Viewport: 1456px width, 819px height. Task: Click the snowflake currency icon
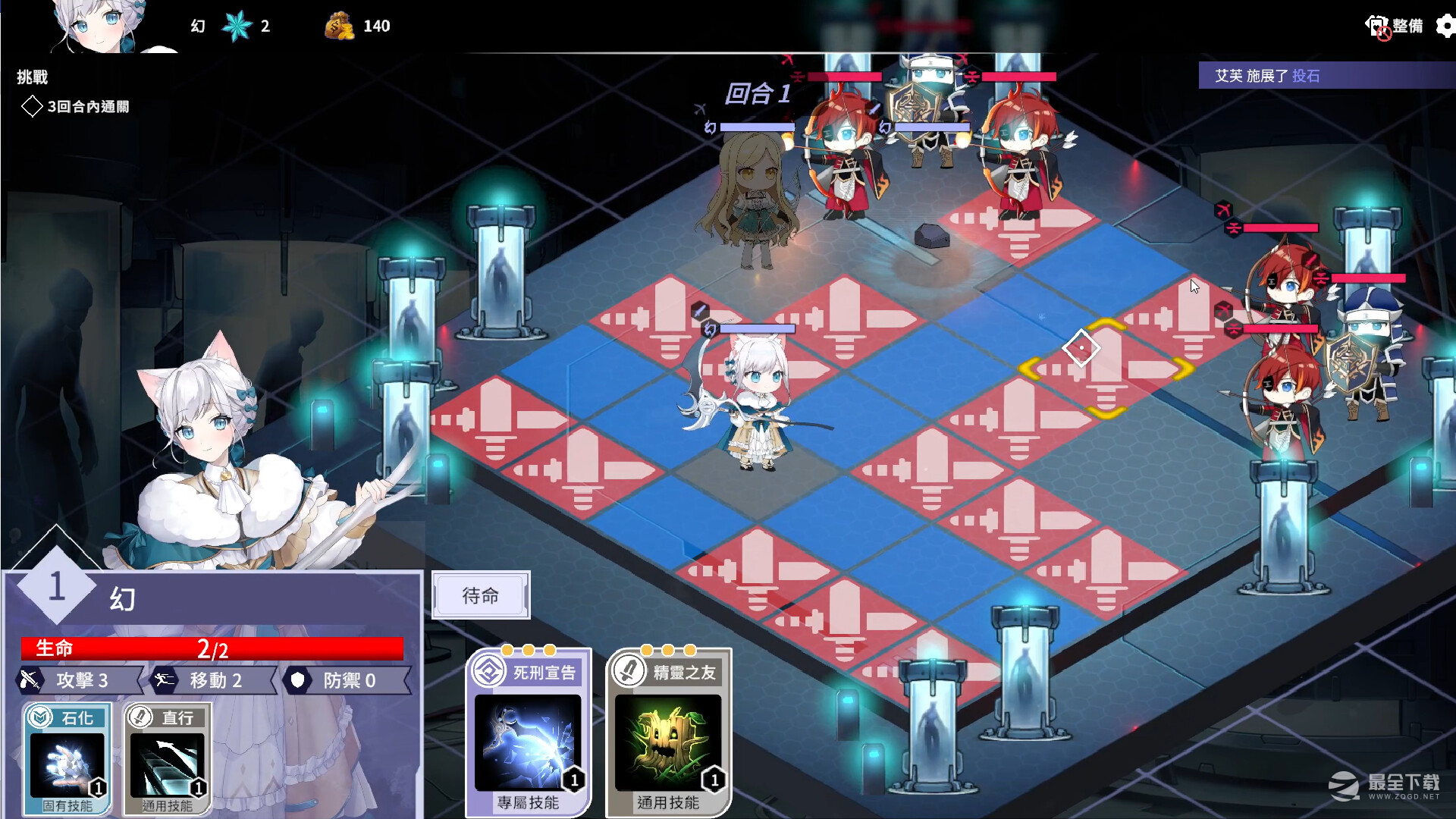237,25
